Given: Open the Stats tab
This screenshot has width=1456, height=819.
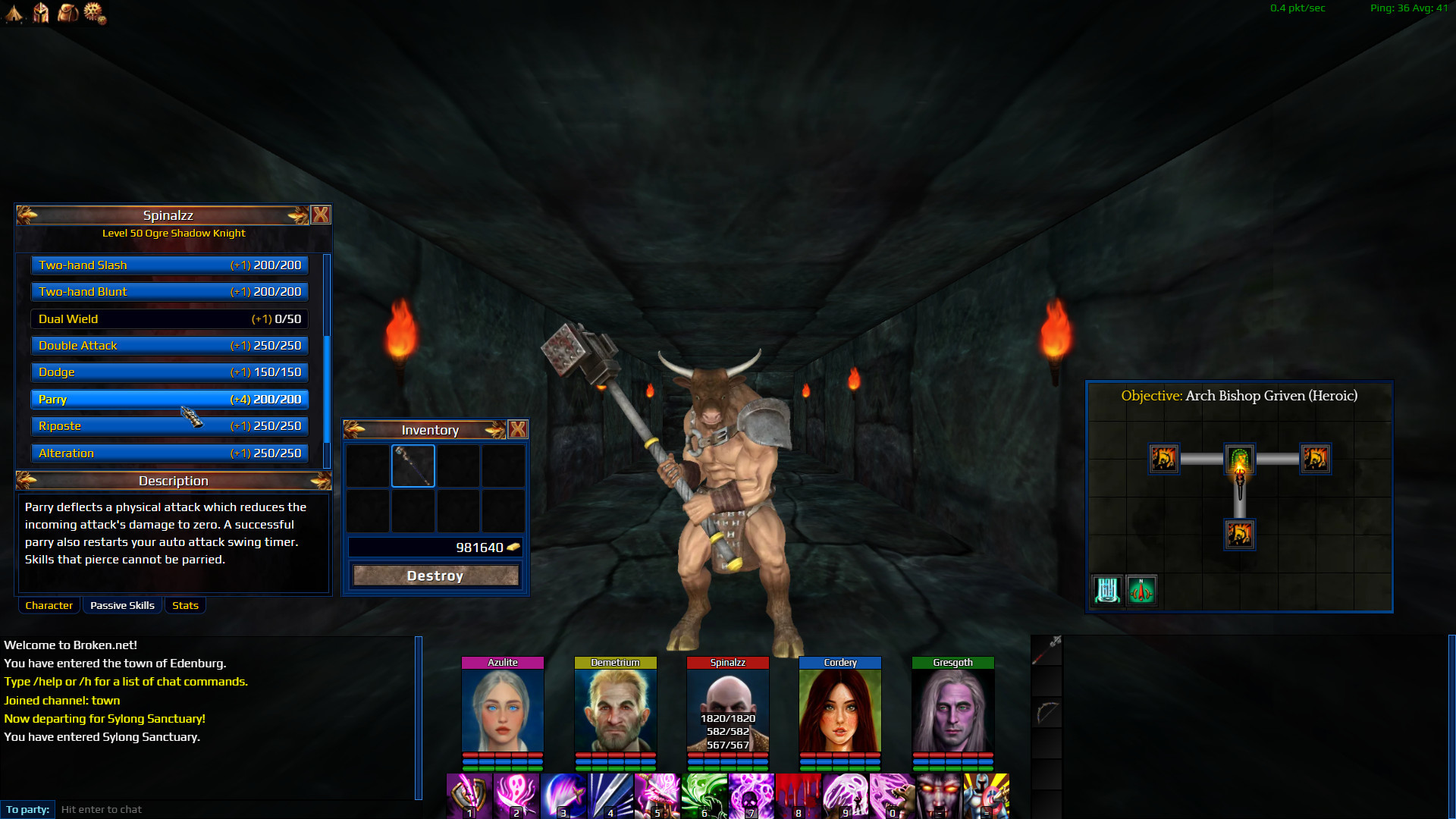Looking at the screenshot, I should click(185, 605).
